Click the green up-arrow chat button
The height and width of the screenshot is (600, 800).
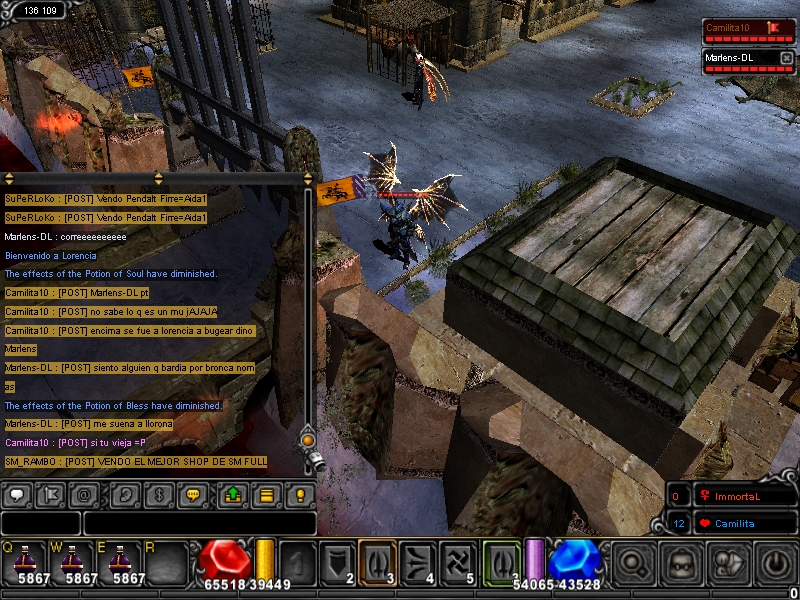[232, 494]
